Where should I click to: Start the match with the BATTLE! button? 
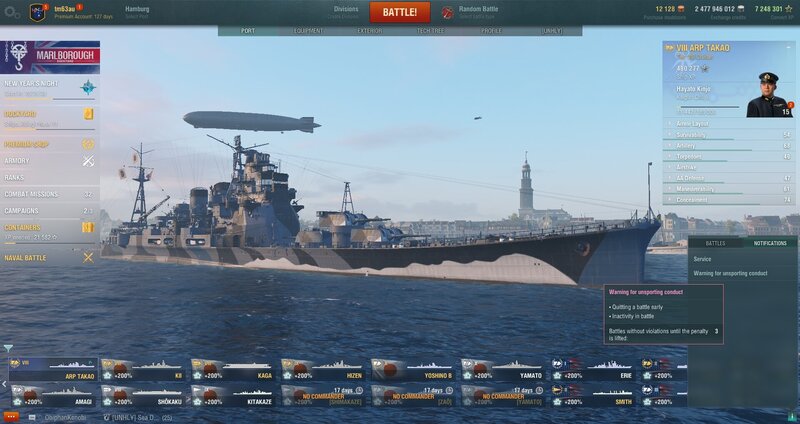tap(400, 12)
